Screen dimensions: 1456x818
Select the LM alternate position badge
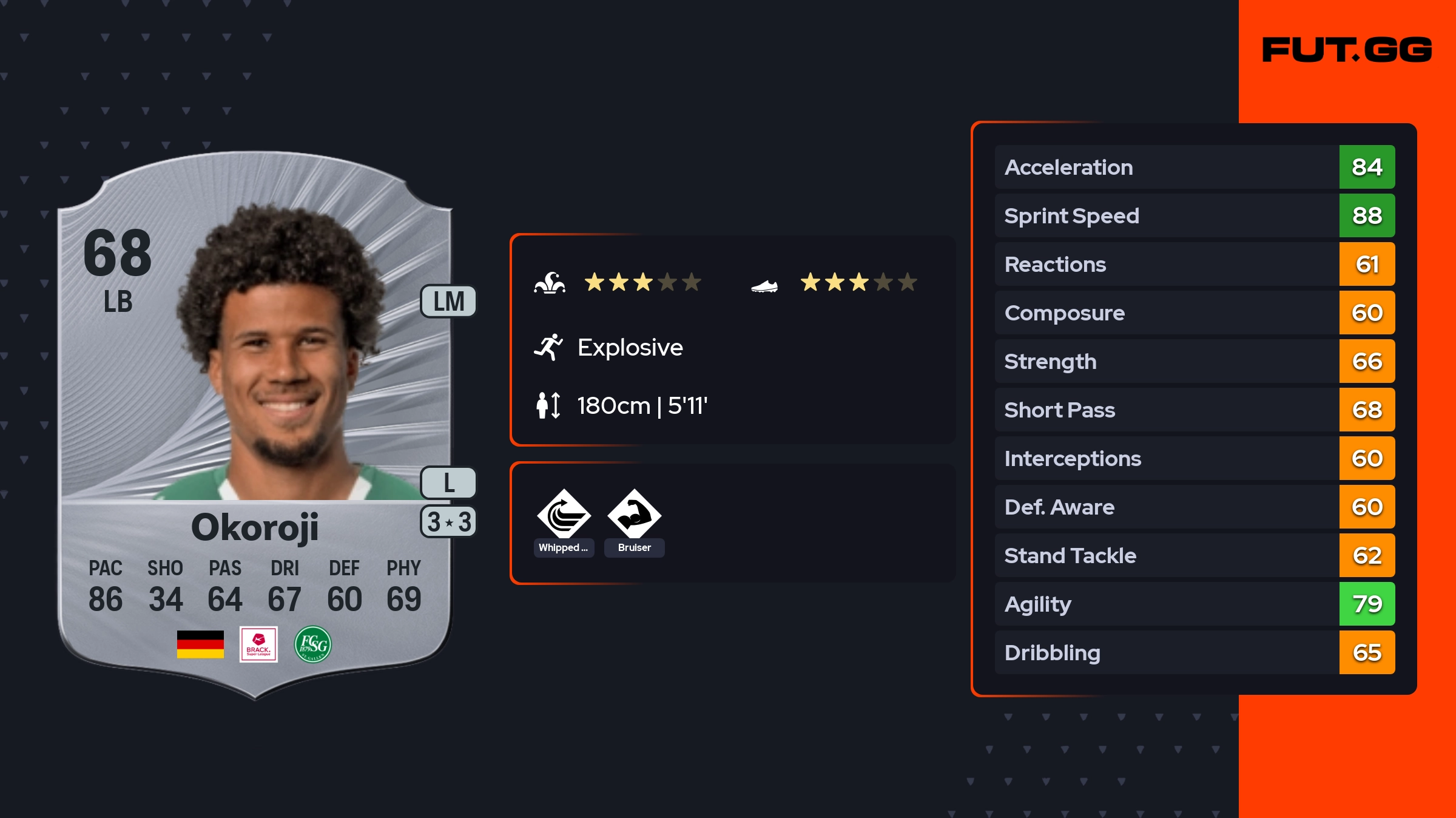click(448, 302)
